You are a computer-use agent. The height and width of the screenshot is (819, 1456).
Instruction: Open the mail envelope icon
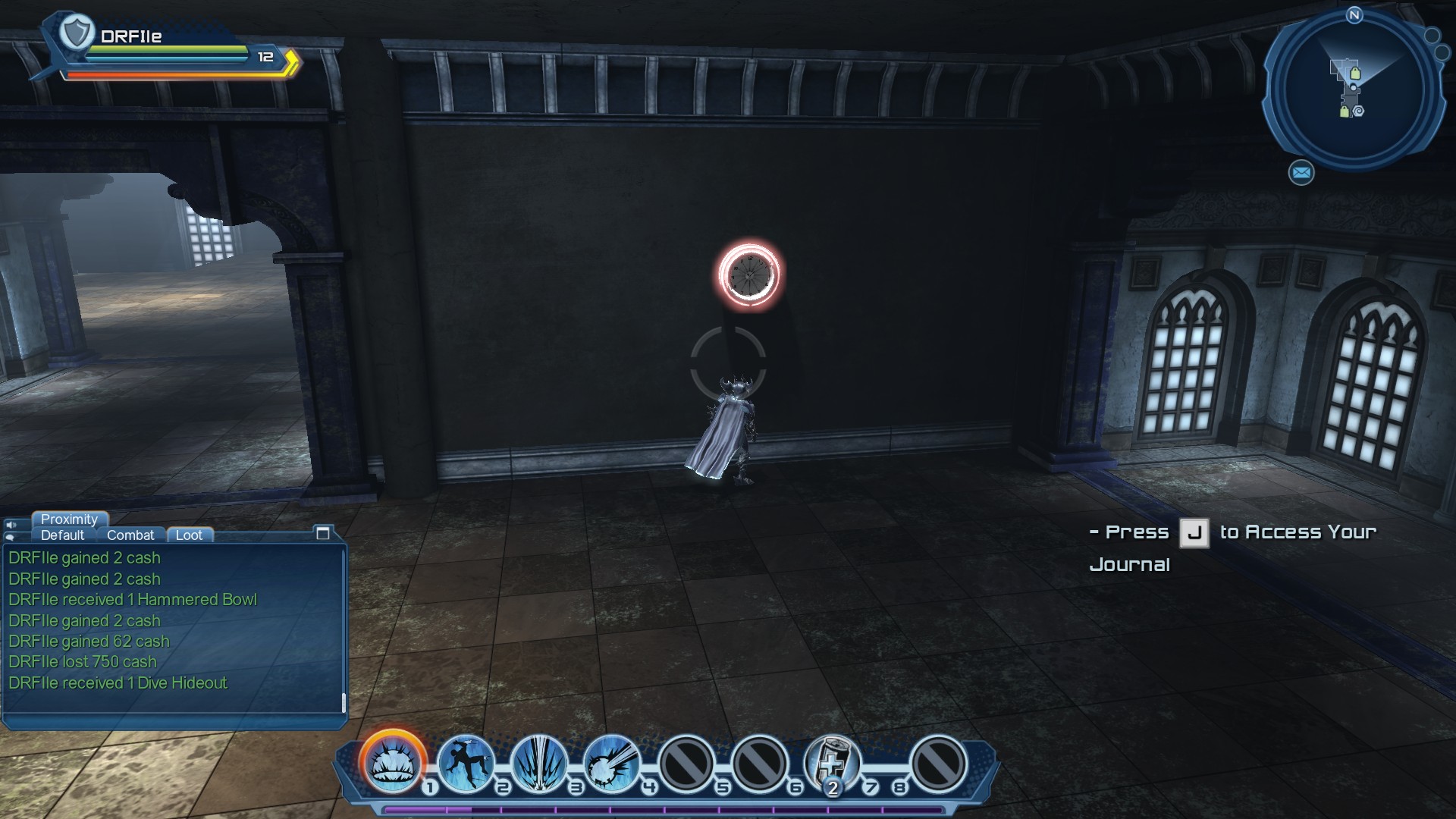[1301, 173]
